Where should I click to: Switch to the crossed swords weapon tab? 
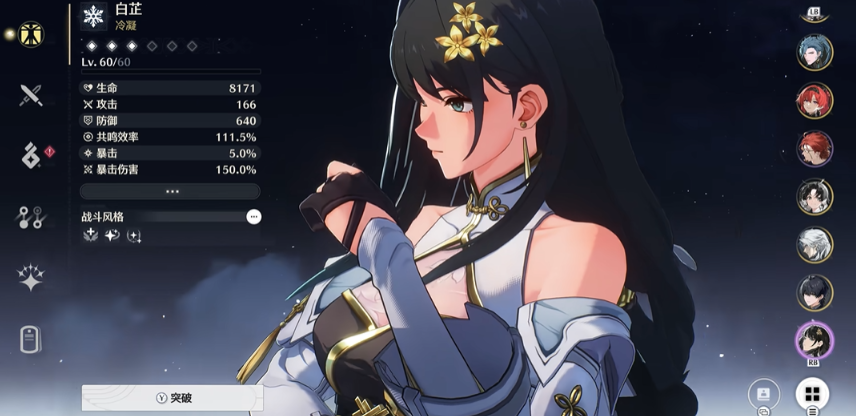pyautogui.click(x=31, y=96)
